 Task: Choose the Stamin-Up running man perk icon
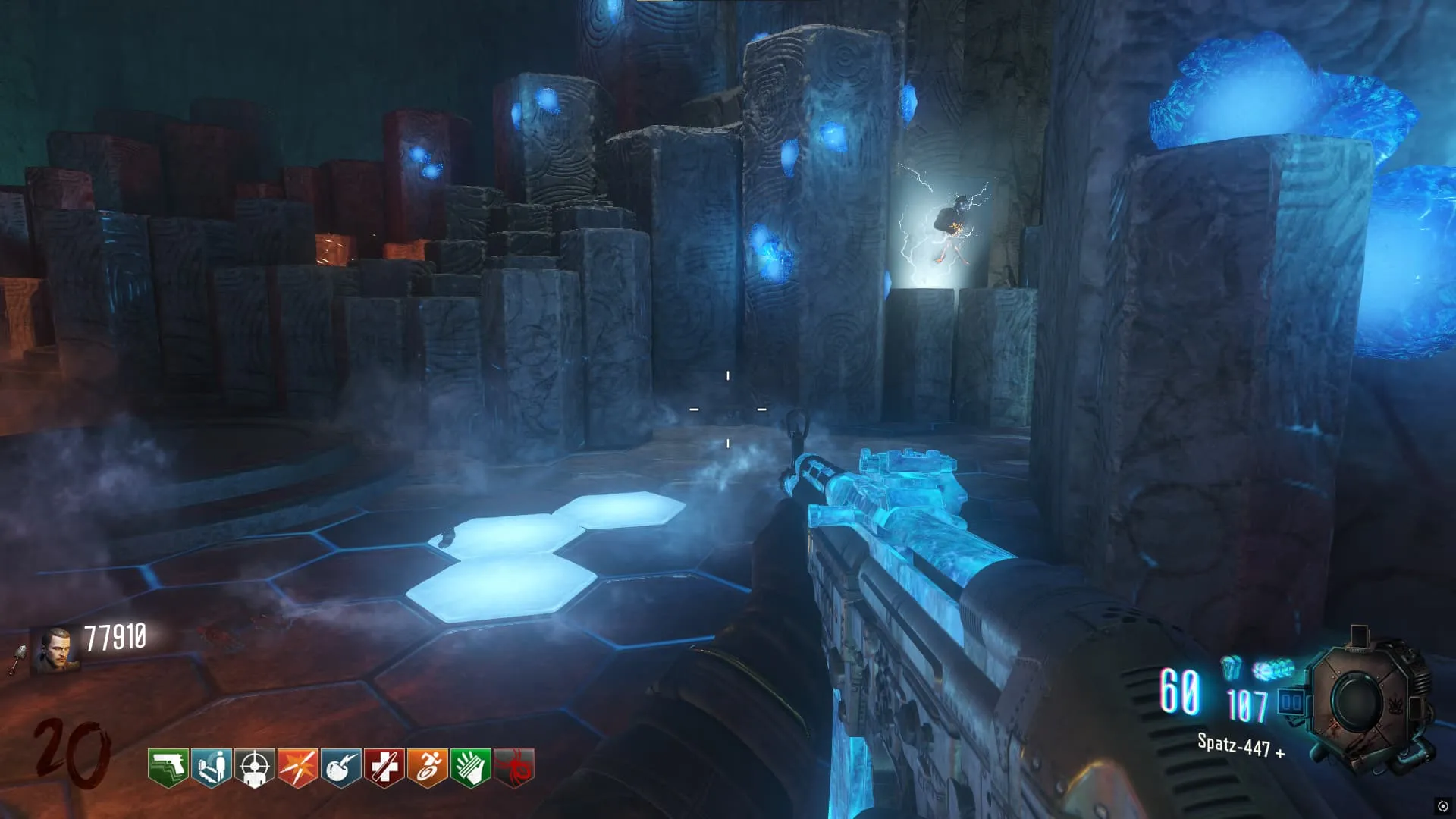click(427, 767)
